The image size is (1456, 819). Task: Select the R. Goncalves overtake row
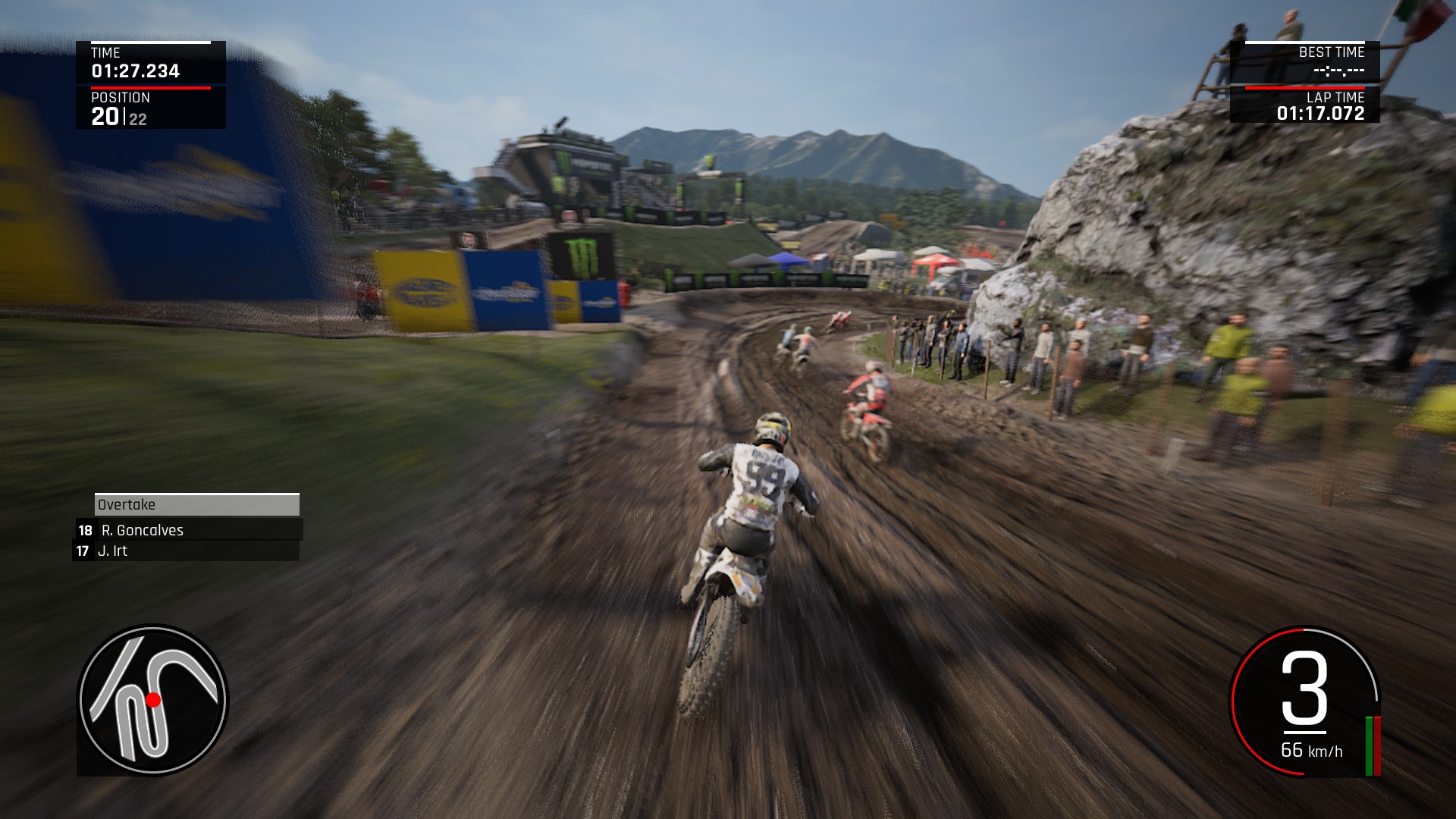click(189, 530)
